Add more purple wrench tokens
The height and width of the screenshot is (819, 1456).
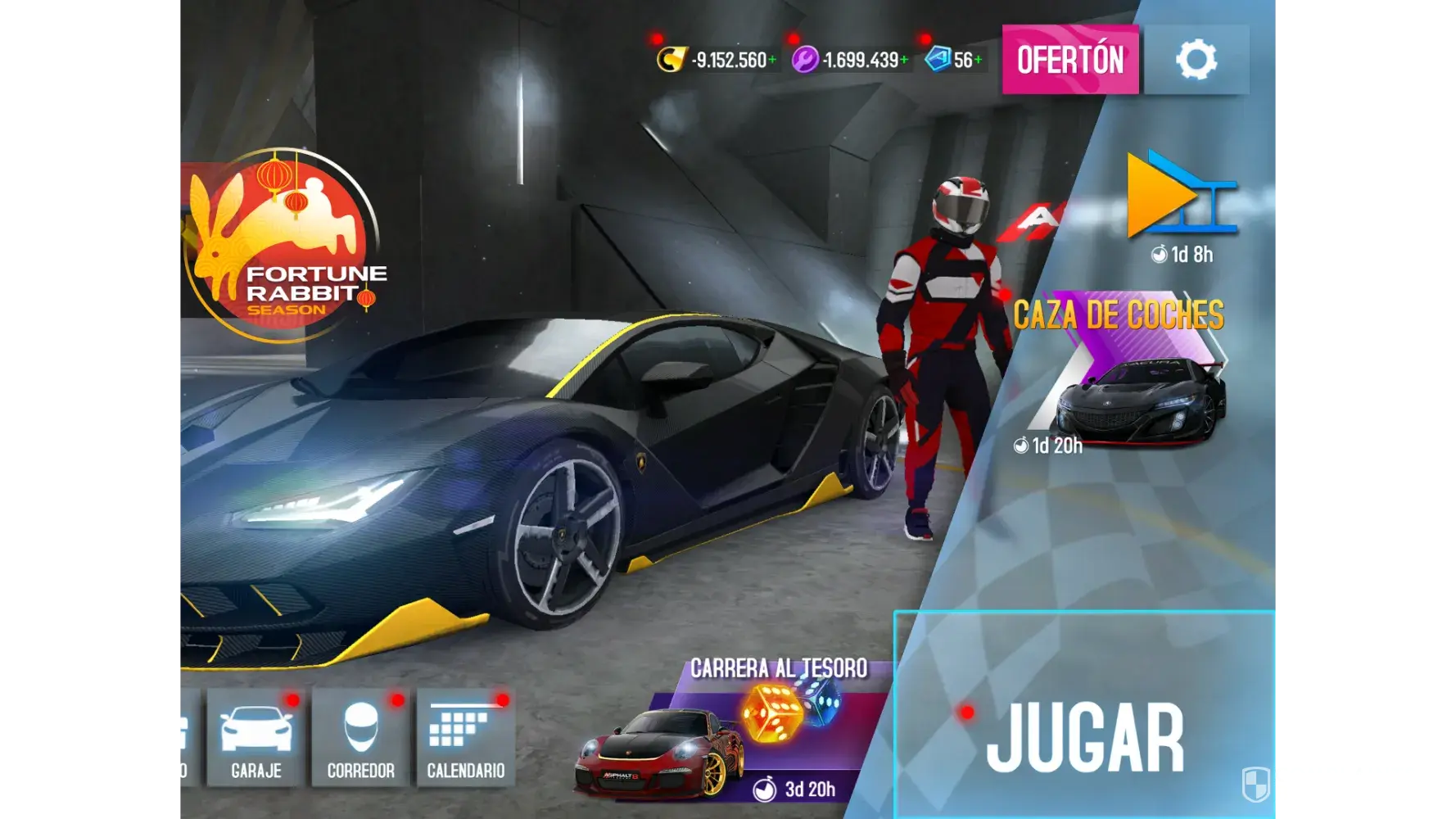pyautogui.click(x=904, y=60)
